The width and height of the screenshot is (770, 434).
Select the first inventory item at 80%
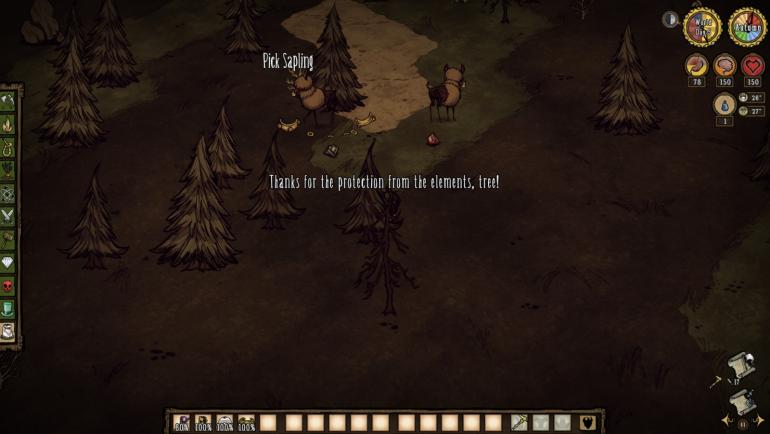(x=182, y=423)
